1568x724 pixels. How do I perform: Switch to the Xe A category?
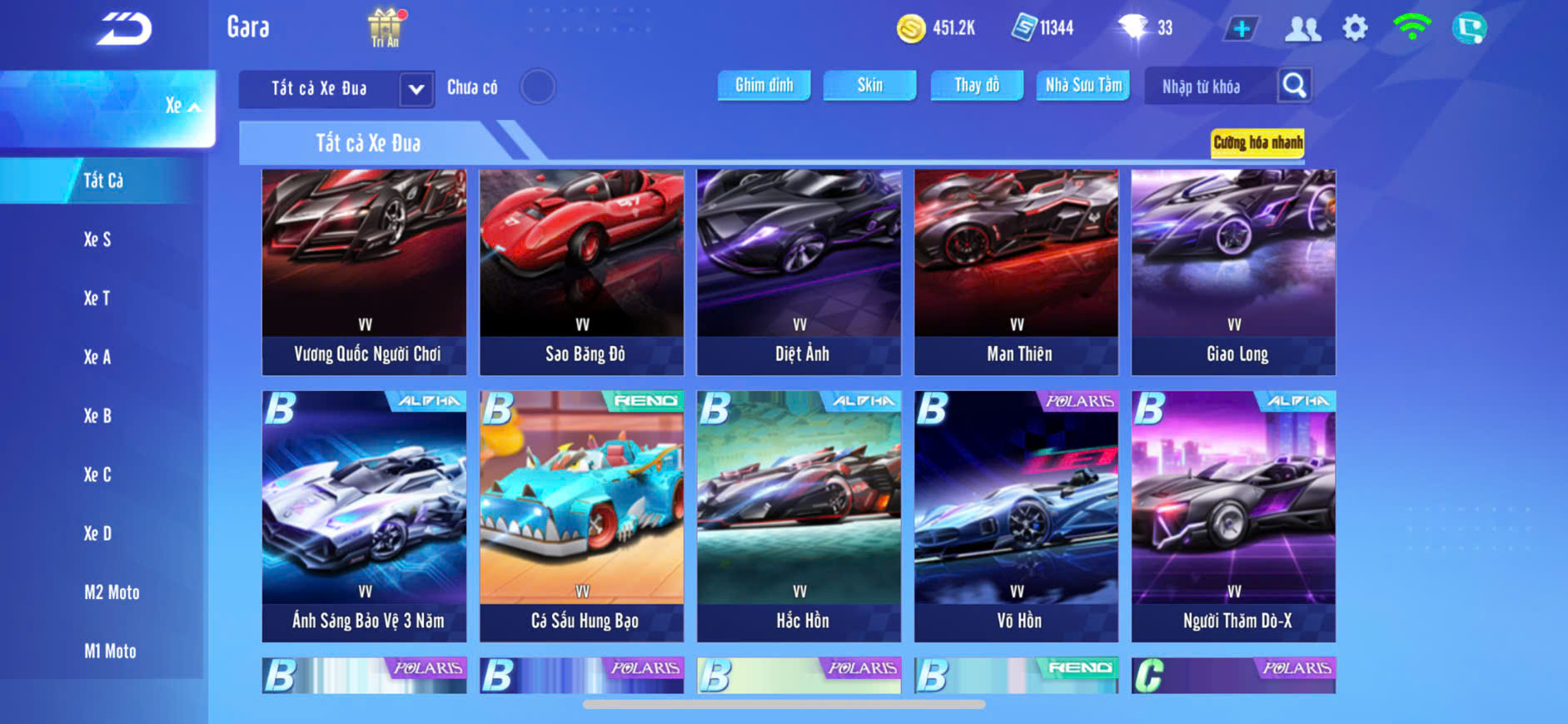97,357
